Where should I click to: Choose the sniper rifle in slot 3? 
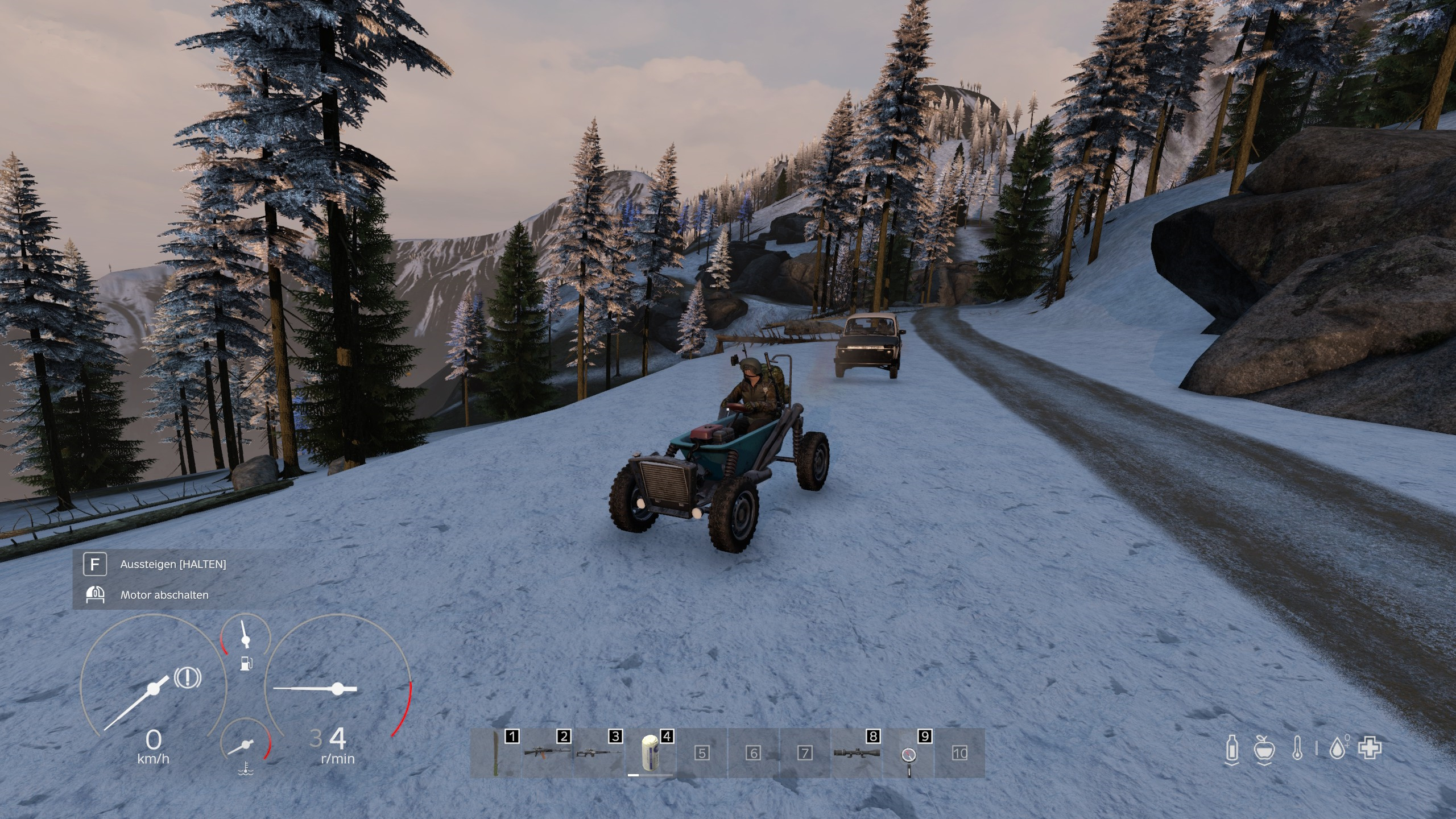pos(598,753)
